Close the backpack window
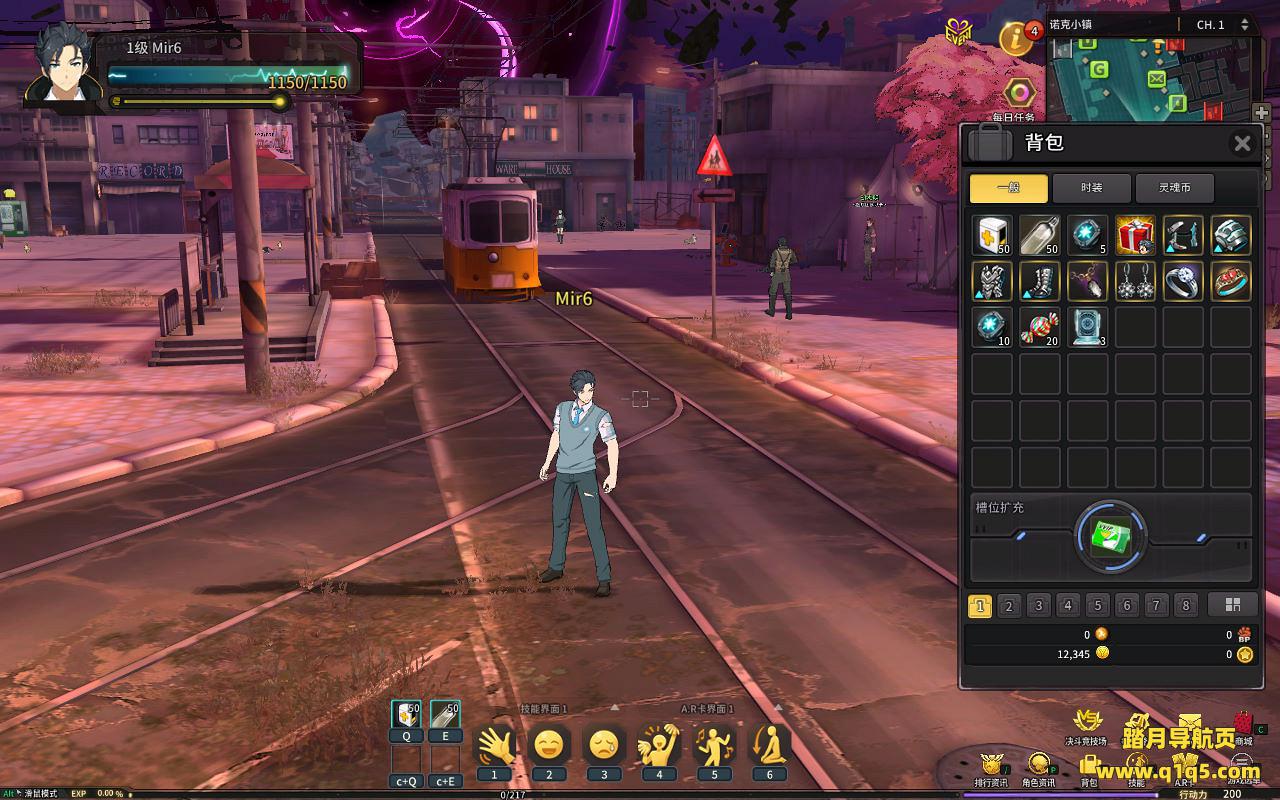1280x800 pixels. [x=1242, y=144]
